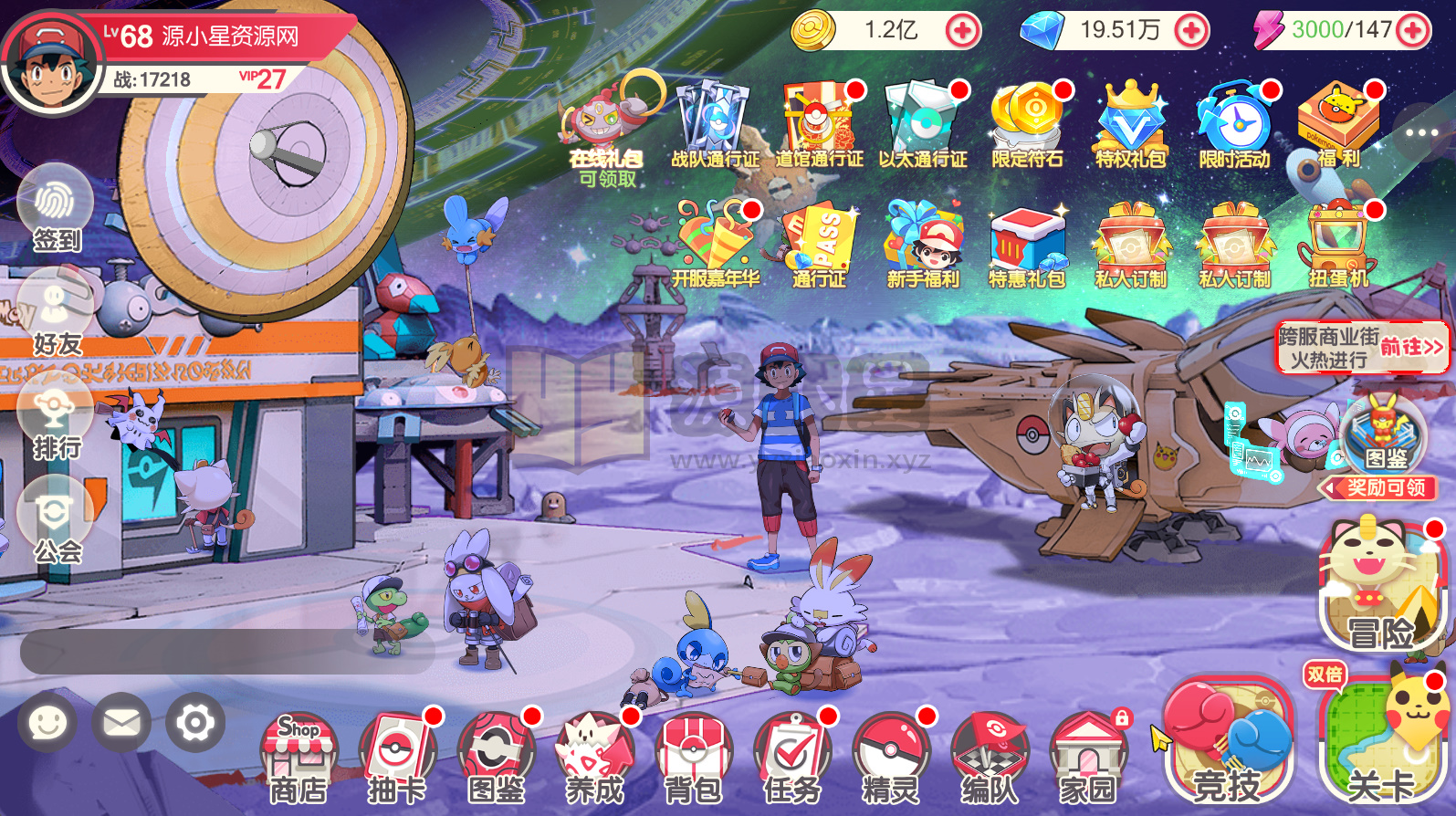
Task: Open the 背包 backpack
Action: pyautogui.click(x=693, y=759)
